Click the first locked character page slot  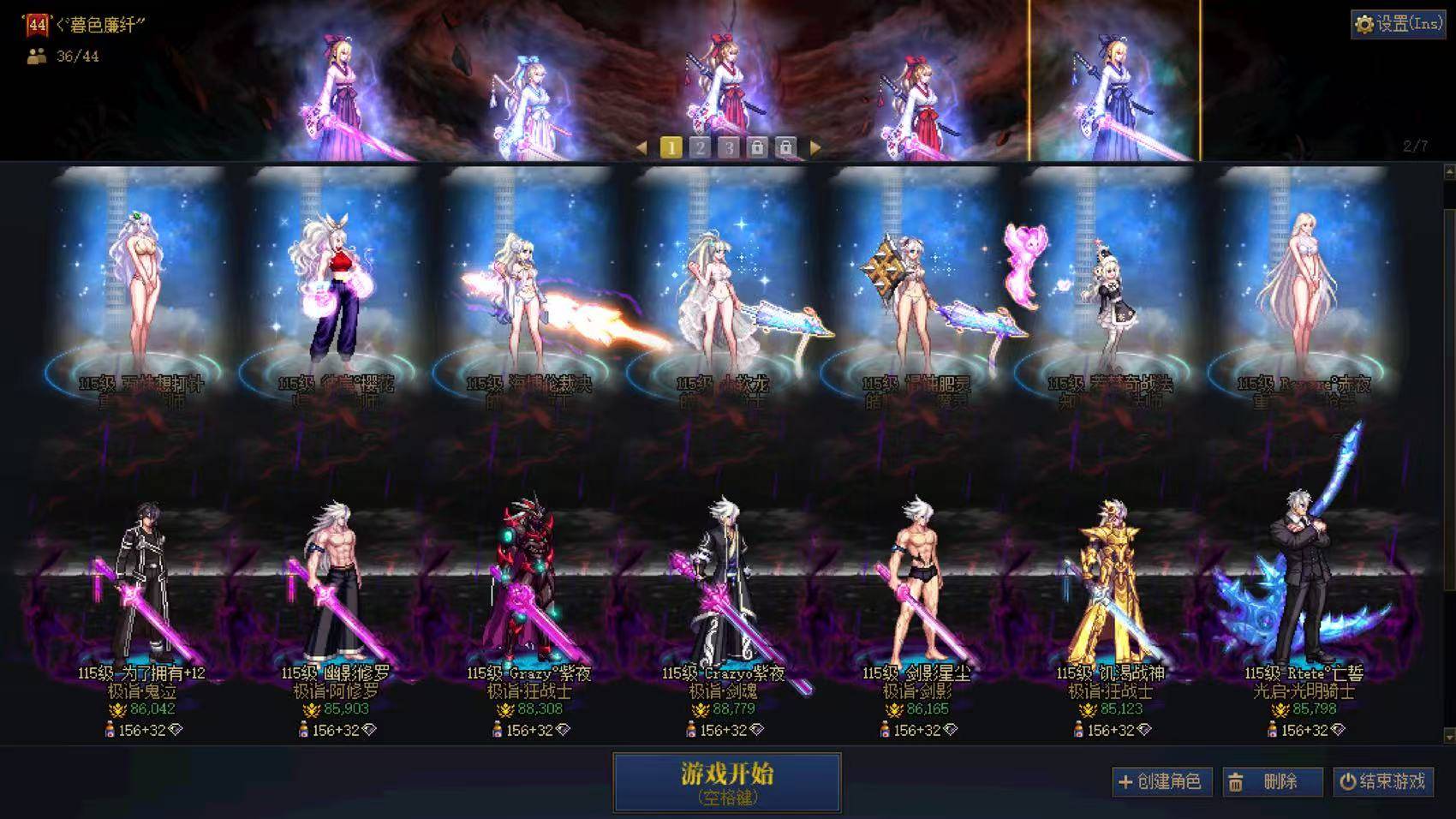(757, 147)
